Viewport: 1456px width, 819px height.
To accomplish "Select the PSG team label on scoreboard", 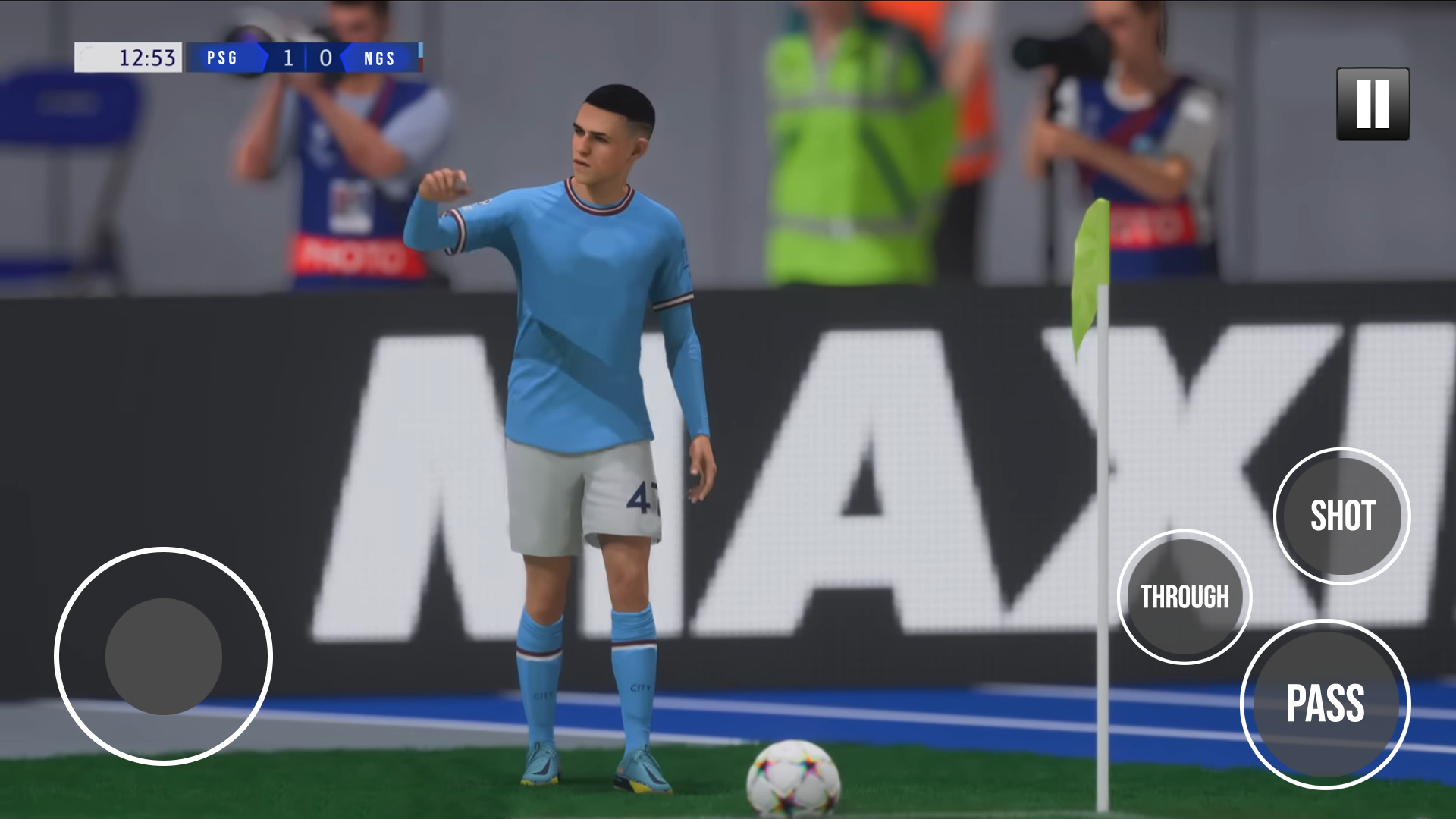I will (x=222, y=58).
